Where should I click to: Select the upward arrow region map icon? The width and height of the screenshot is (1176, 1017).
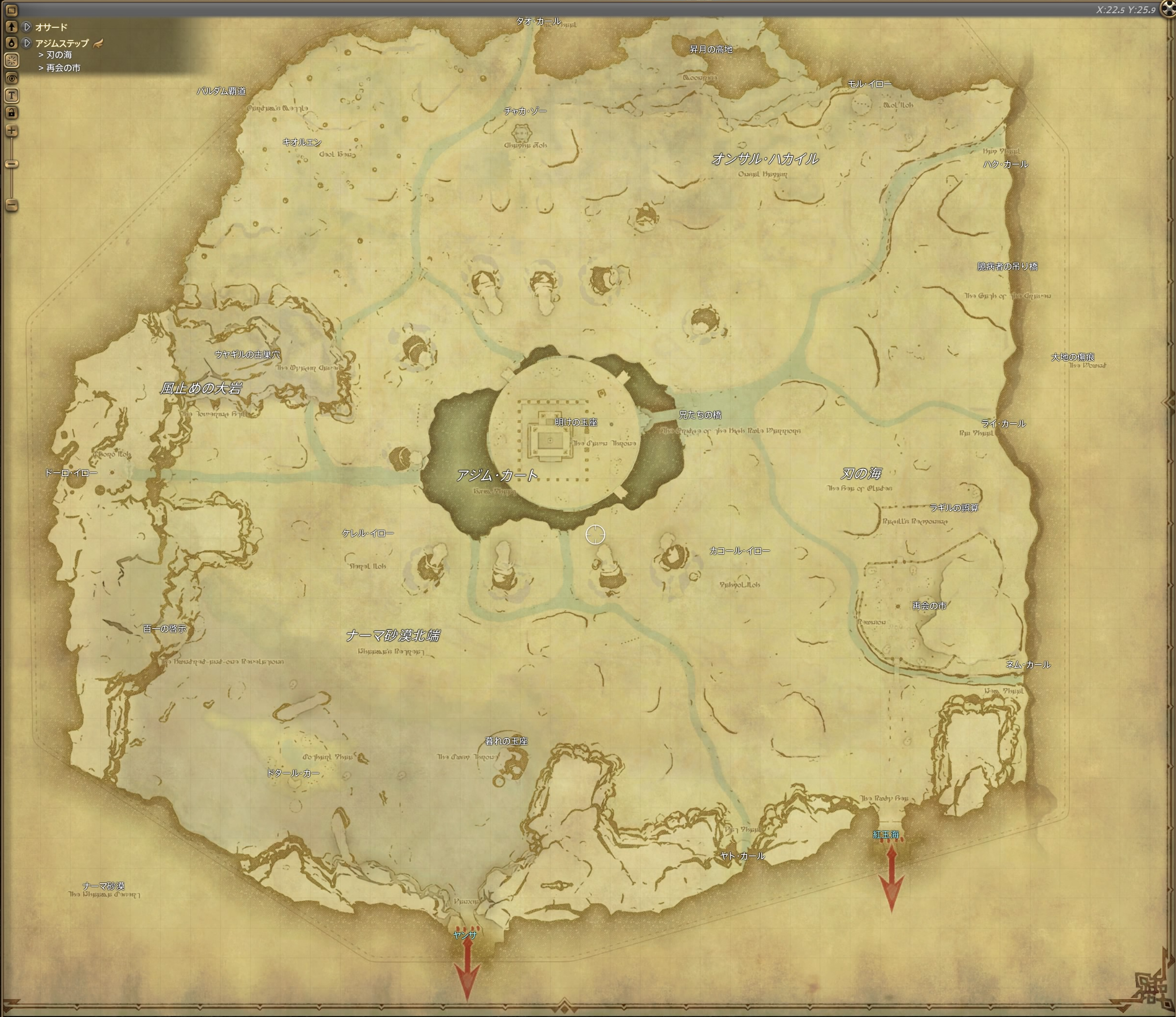click(12, 27)
